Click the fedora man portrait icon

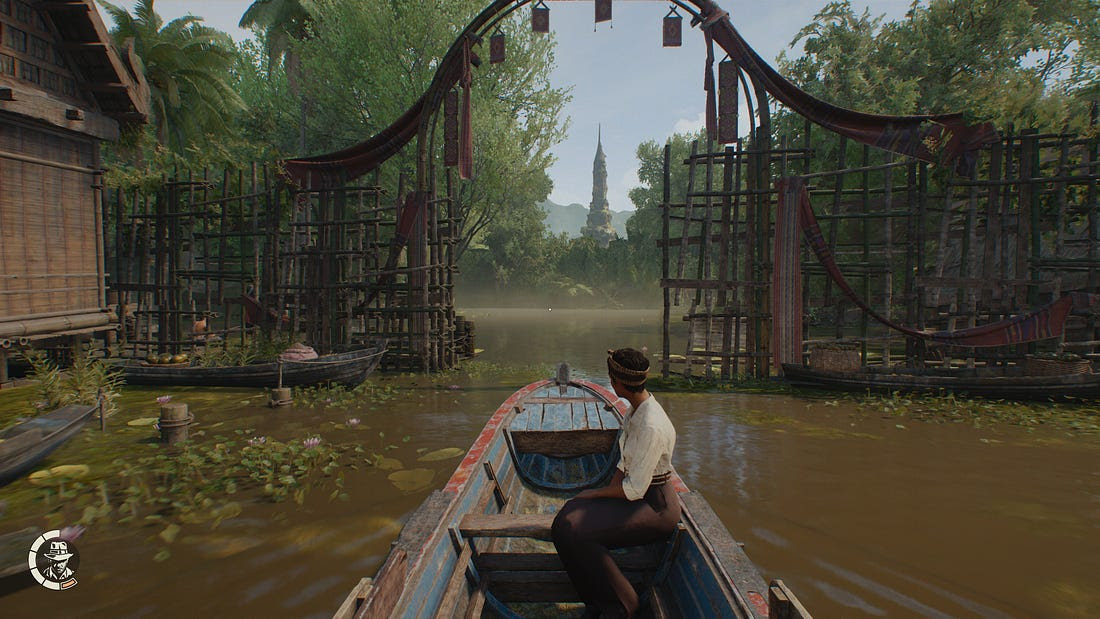55,561
